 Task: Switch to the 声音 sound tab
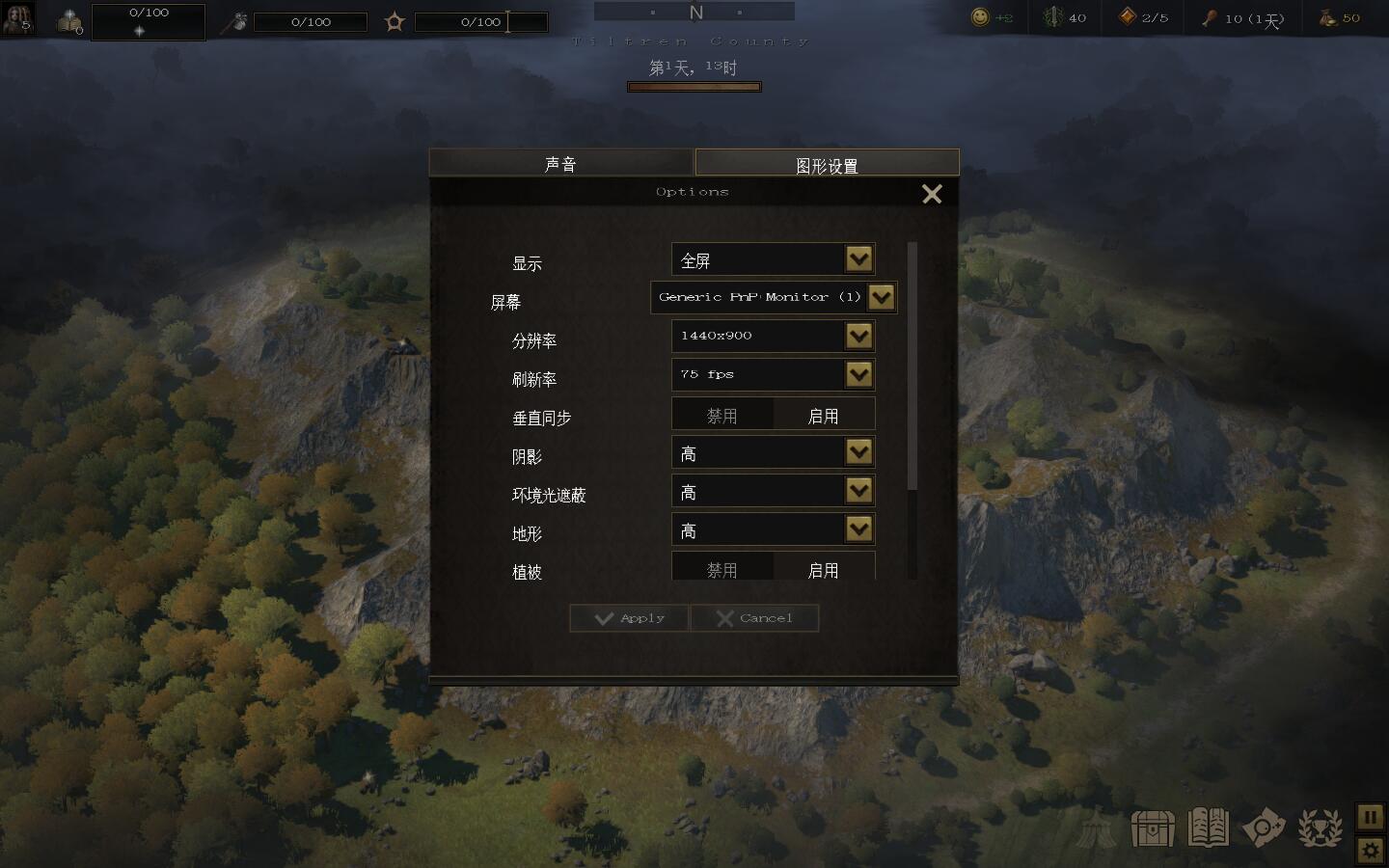[x=560, y=164]
